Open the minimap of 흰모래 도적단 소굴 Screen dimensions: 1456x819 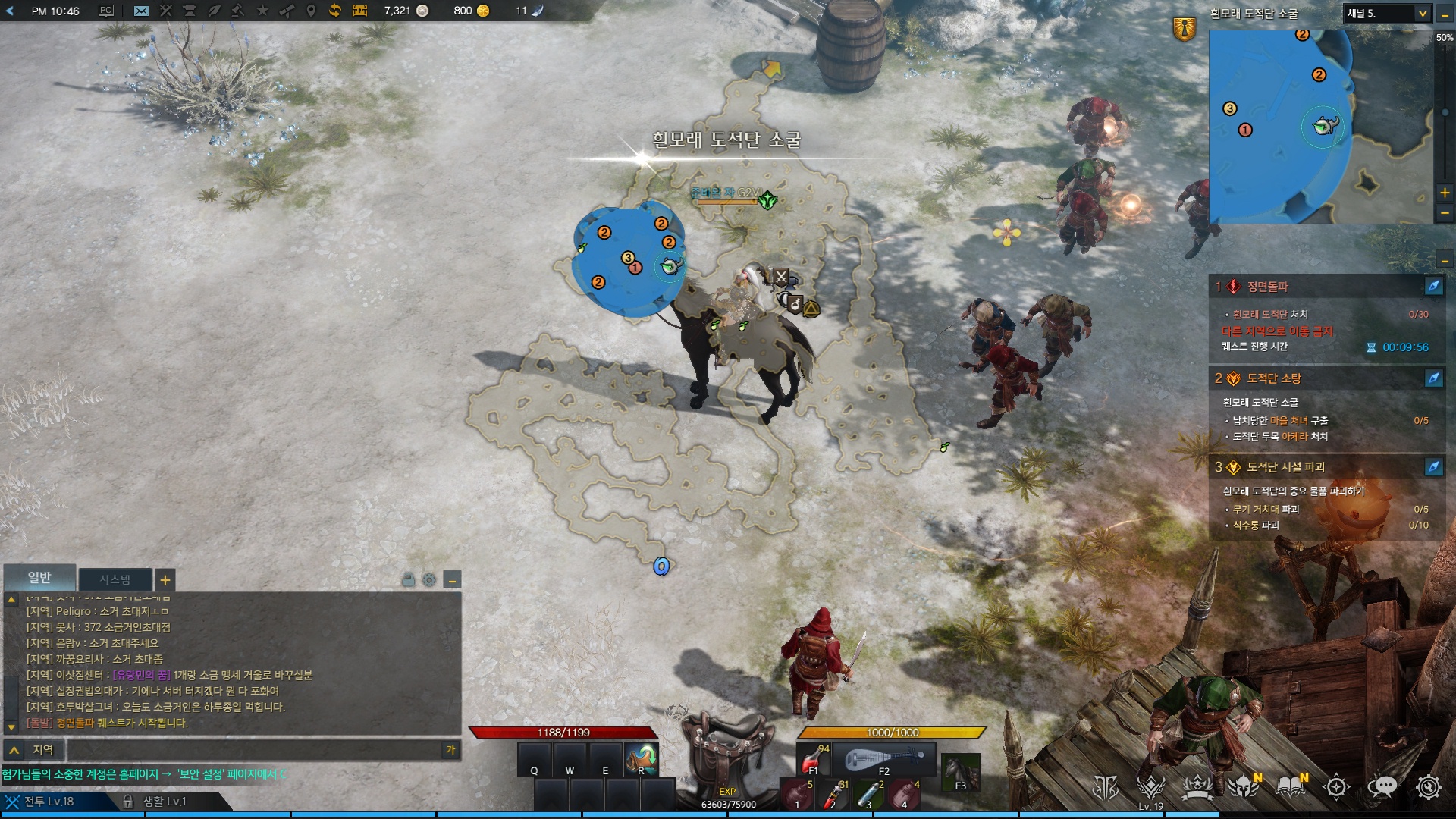[x=1319, y=127]
